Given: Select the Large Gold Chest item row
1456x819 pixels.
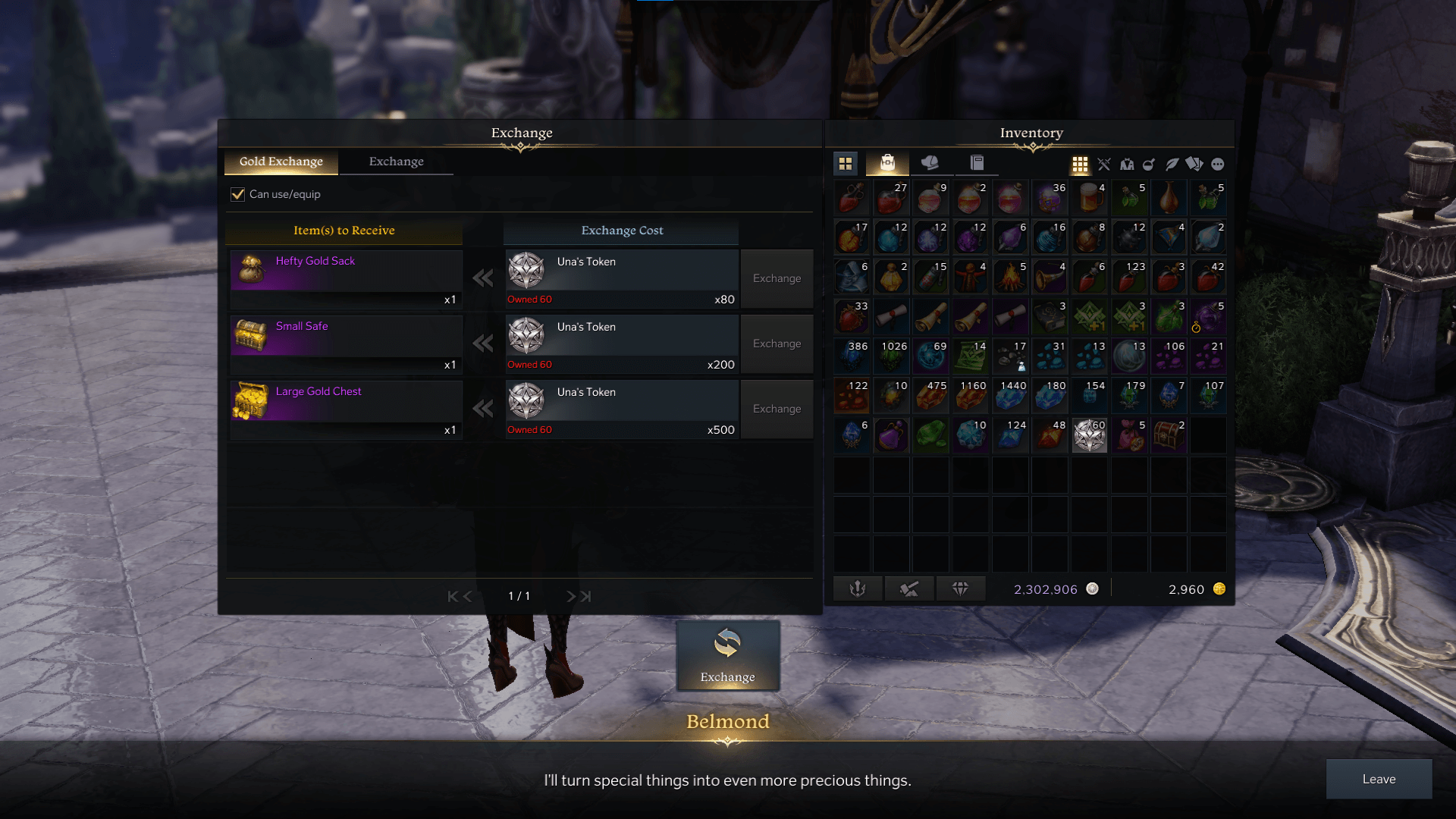Looking at the screenshot, I should pyautogui.click(x=346, y=409).
